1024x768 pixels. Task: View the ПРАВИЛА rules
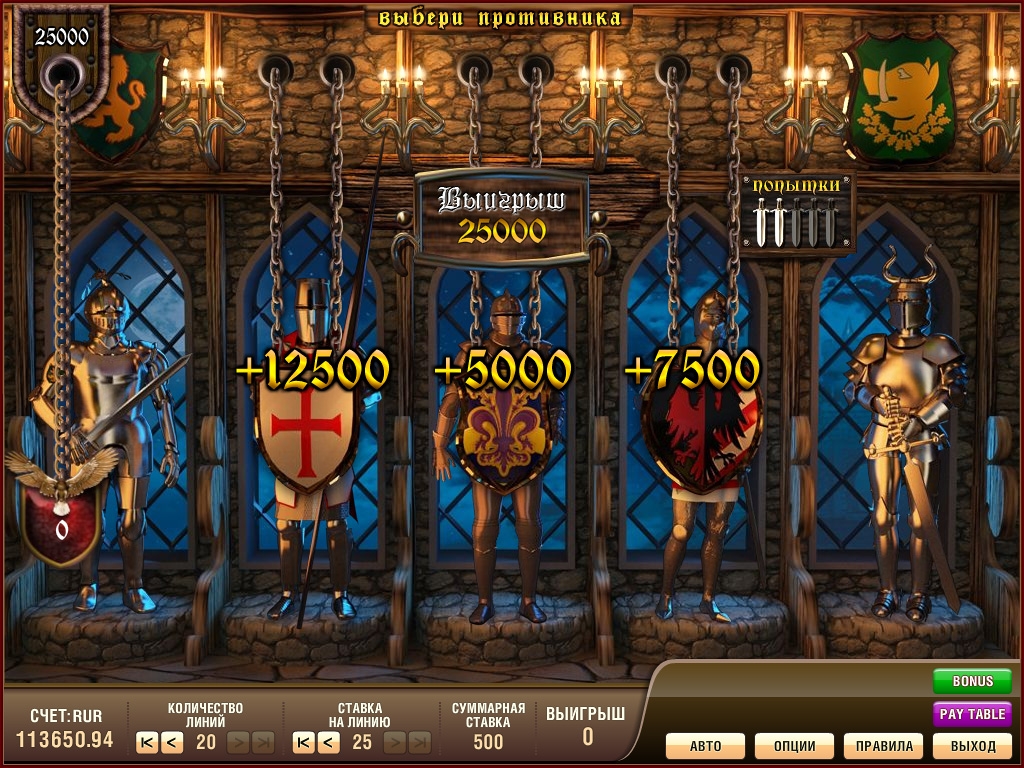pyautogui.click(x=883, y=746)
